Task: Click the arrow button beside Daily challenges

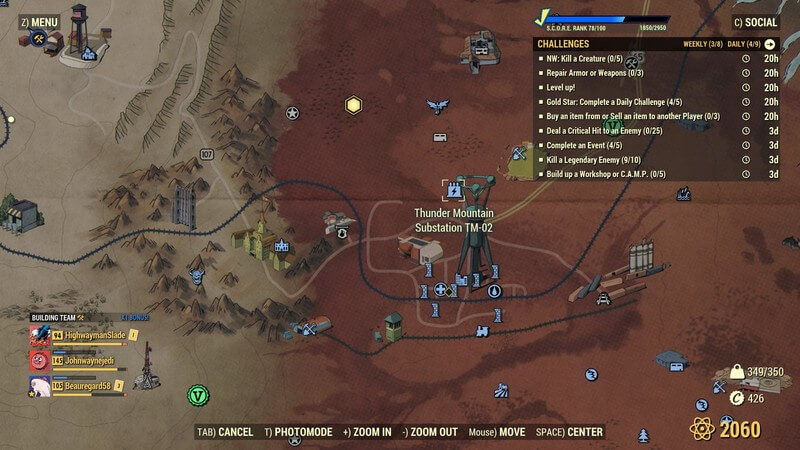Action: click(x=769, y=44)
